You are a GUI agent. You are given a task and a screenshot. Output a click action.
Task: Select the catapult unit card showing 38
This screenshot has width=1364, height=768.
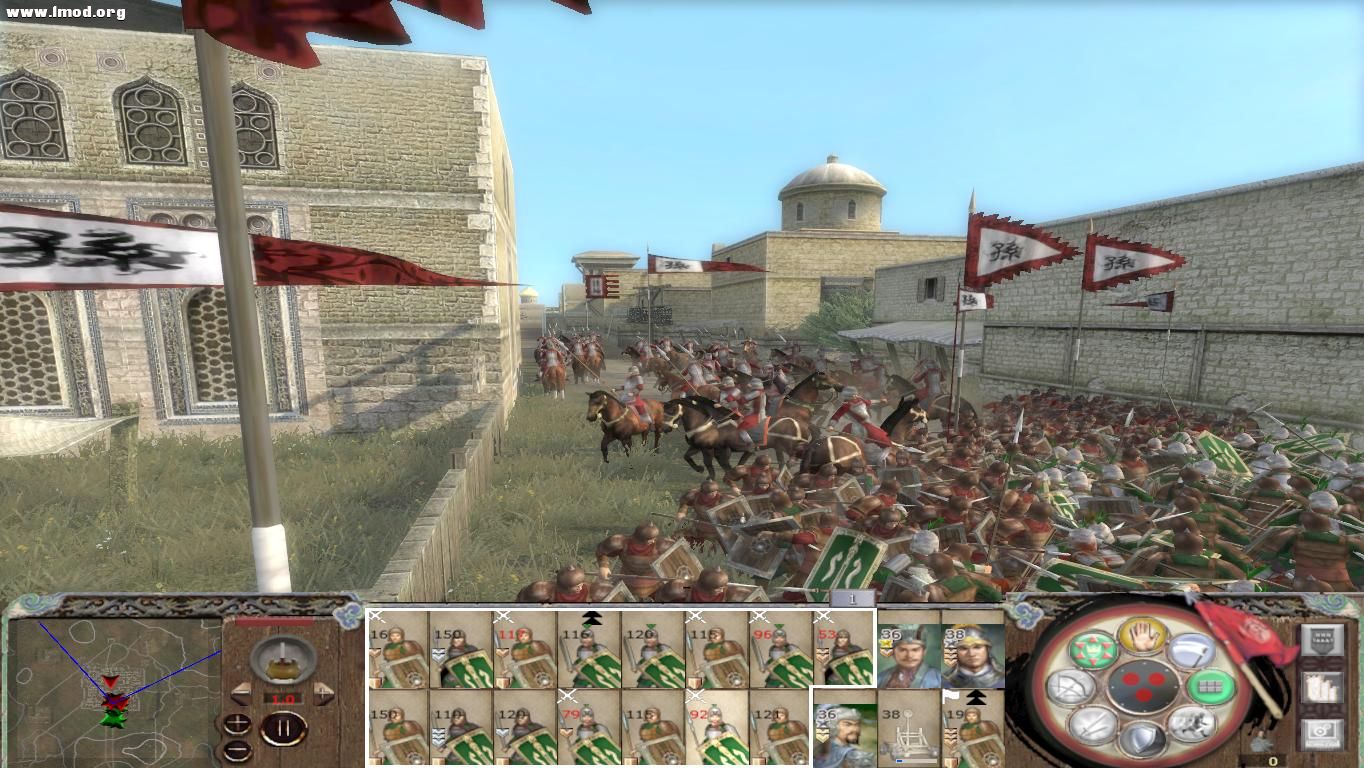[910, 735]
